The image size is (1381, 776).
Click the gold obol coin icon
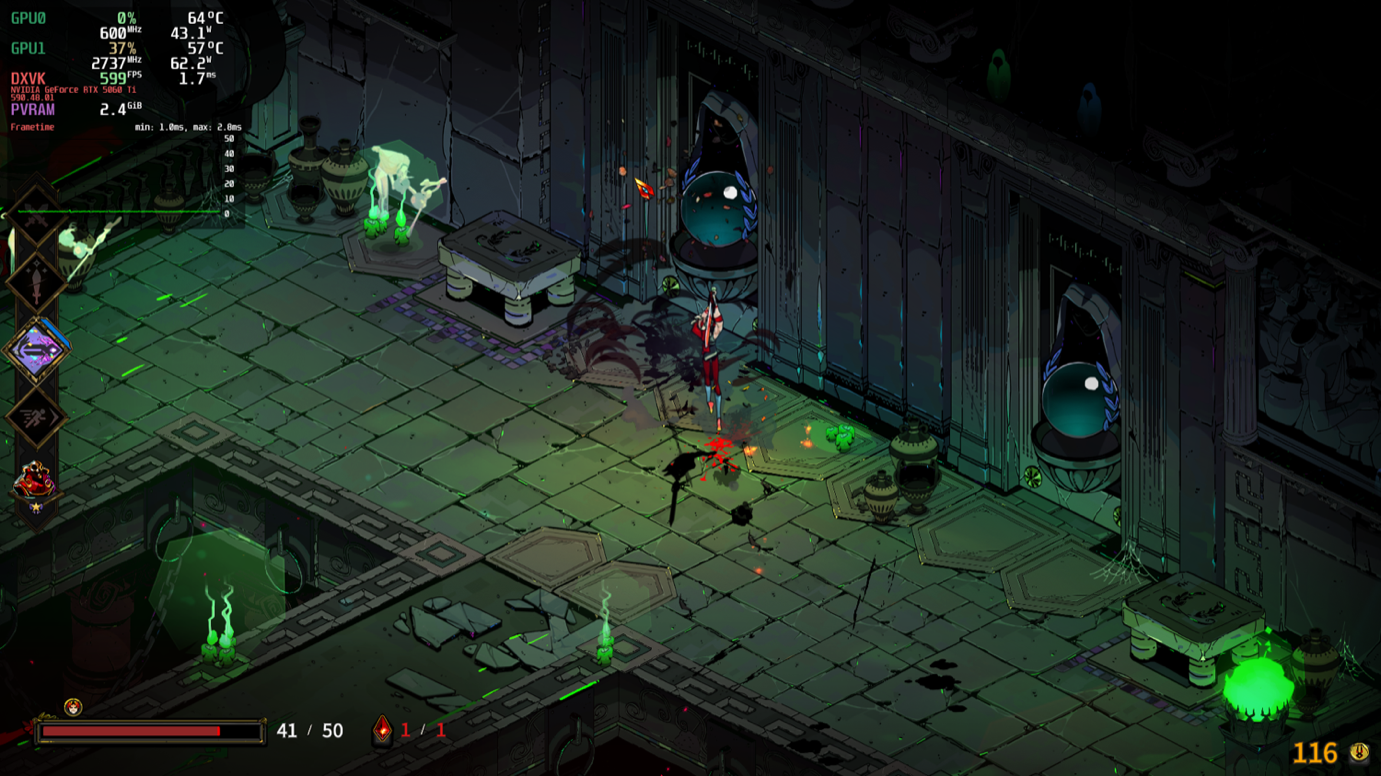tap(1359, 752)
